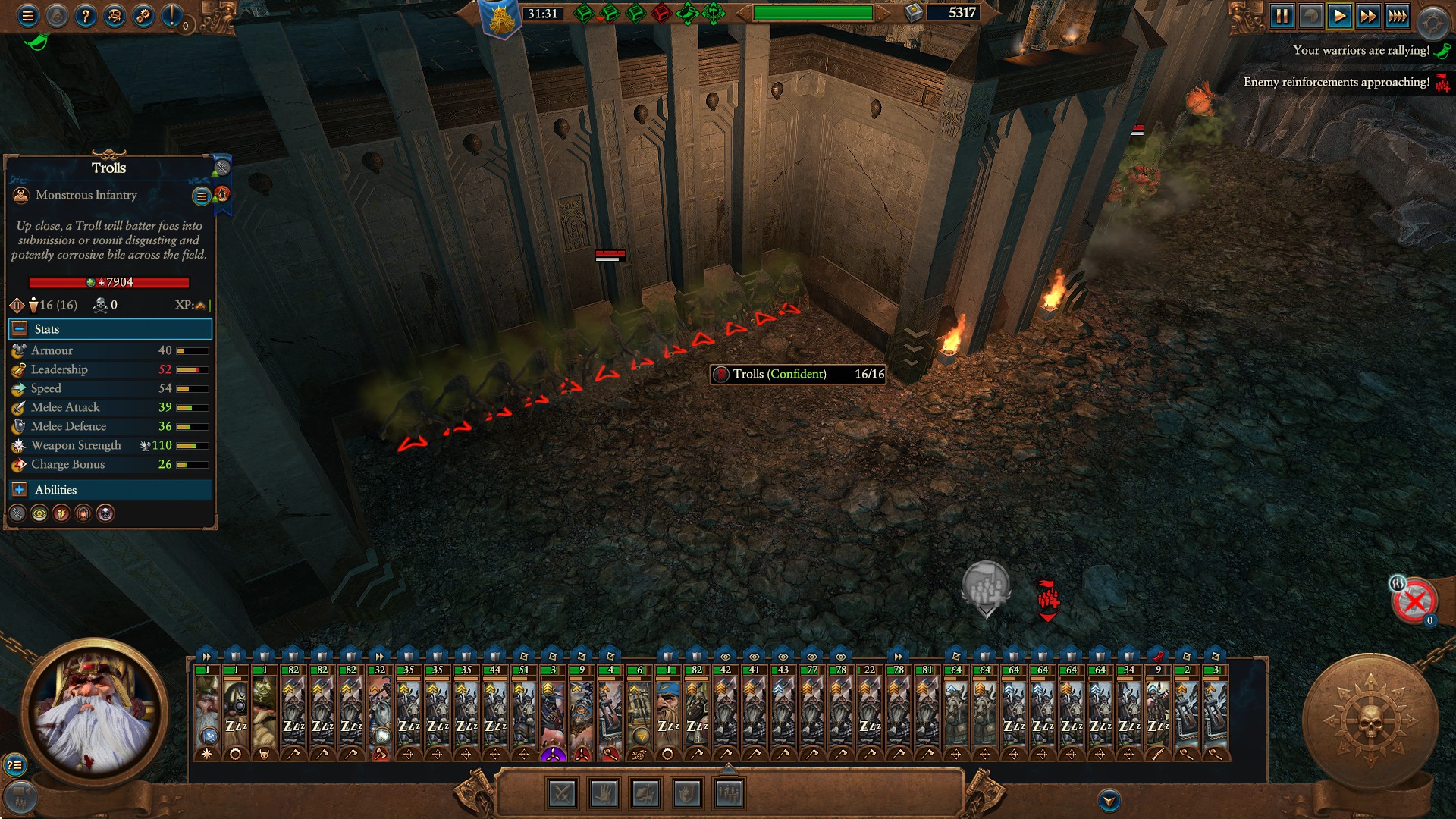Click the objectives list button beside the portrait
The width and height of the screenshot is (1456, 819).
coord(14,765)
